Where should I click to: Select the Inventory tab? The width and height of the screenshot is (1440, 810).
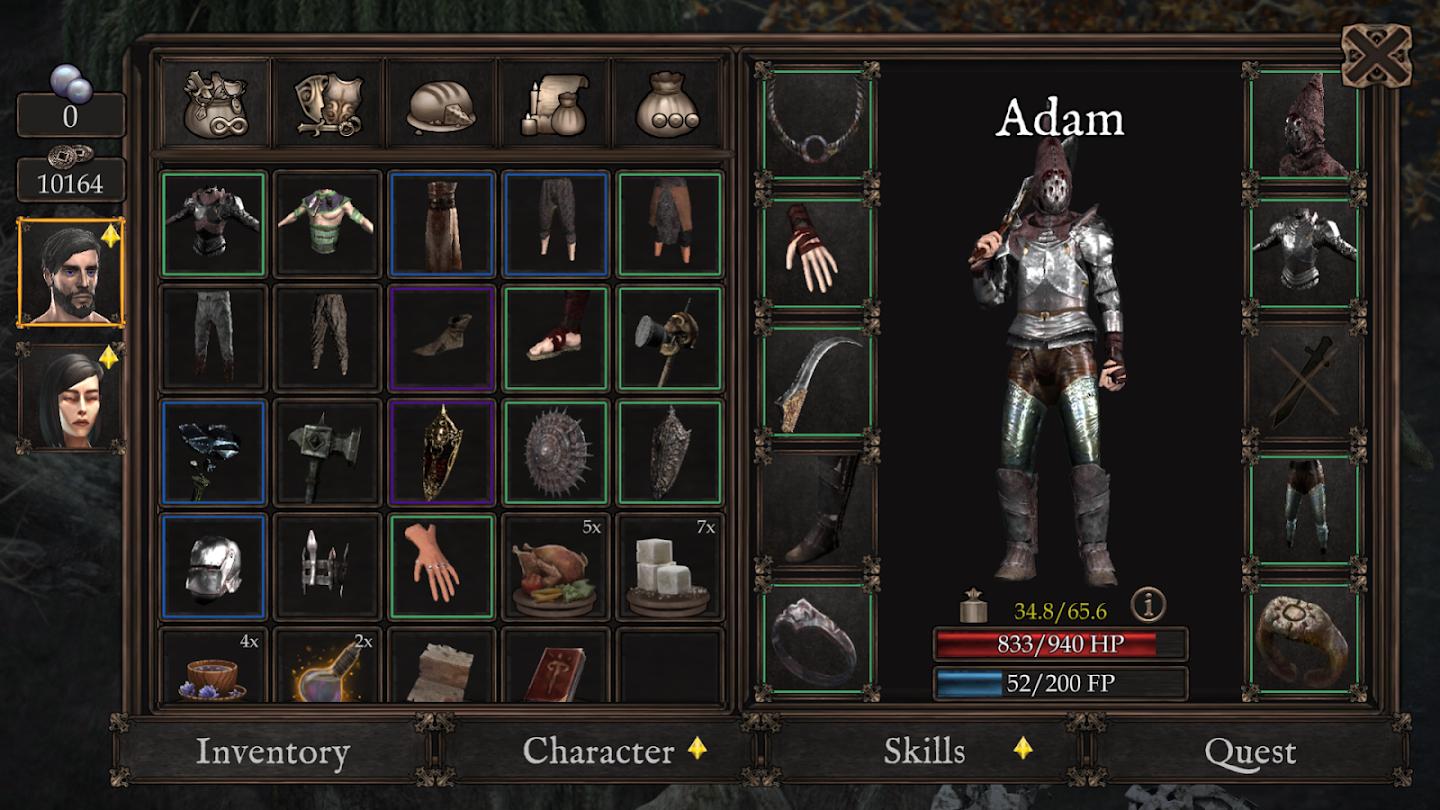pos(272,751)
